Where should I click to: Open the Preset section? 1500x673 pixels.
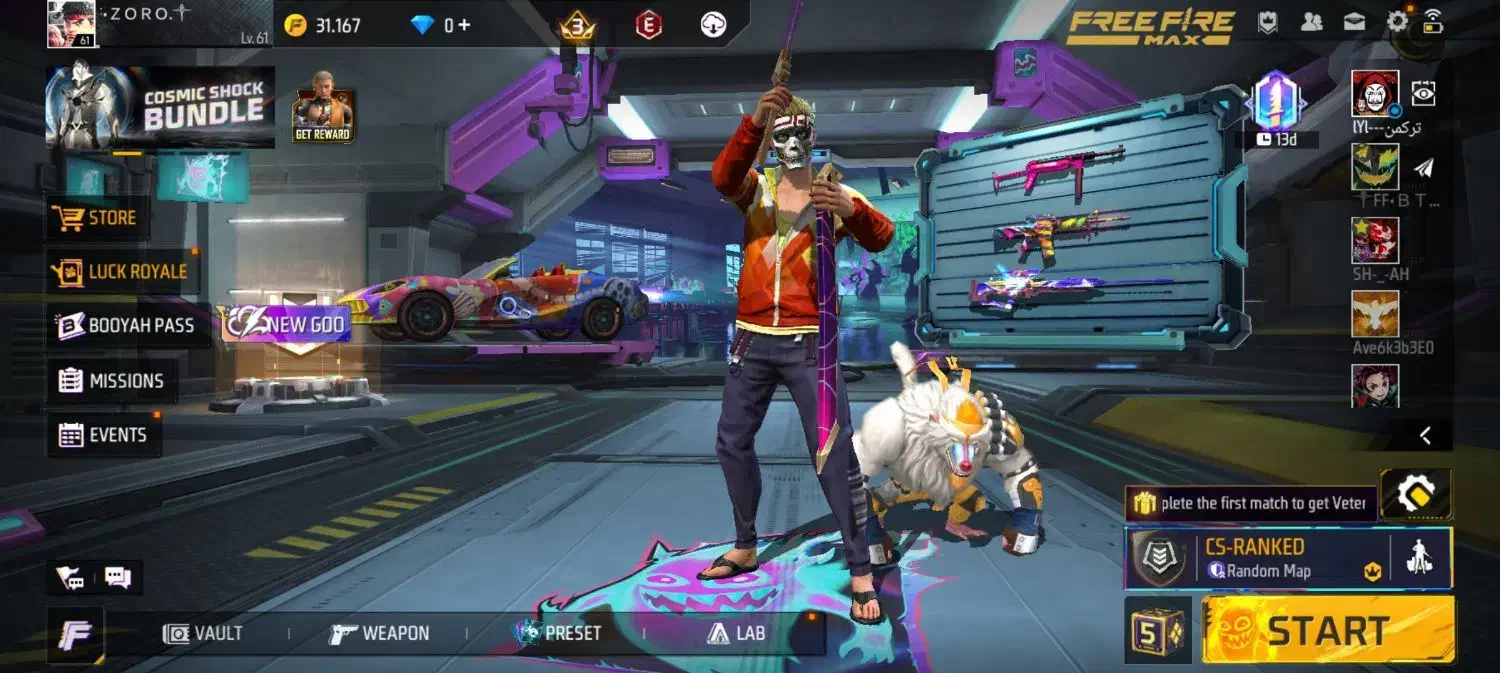(557, 633)
